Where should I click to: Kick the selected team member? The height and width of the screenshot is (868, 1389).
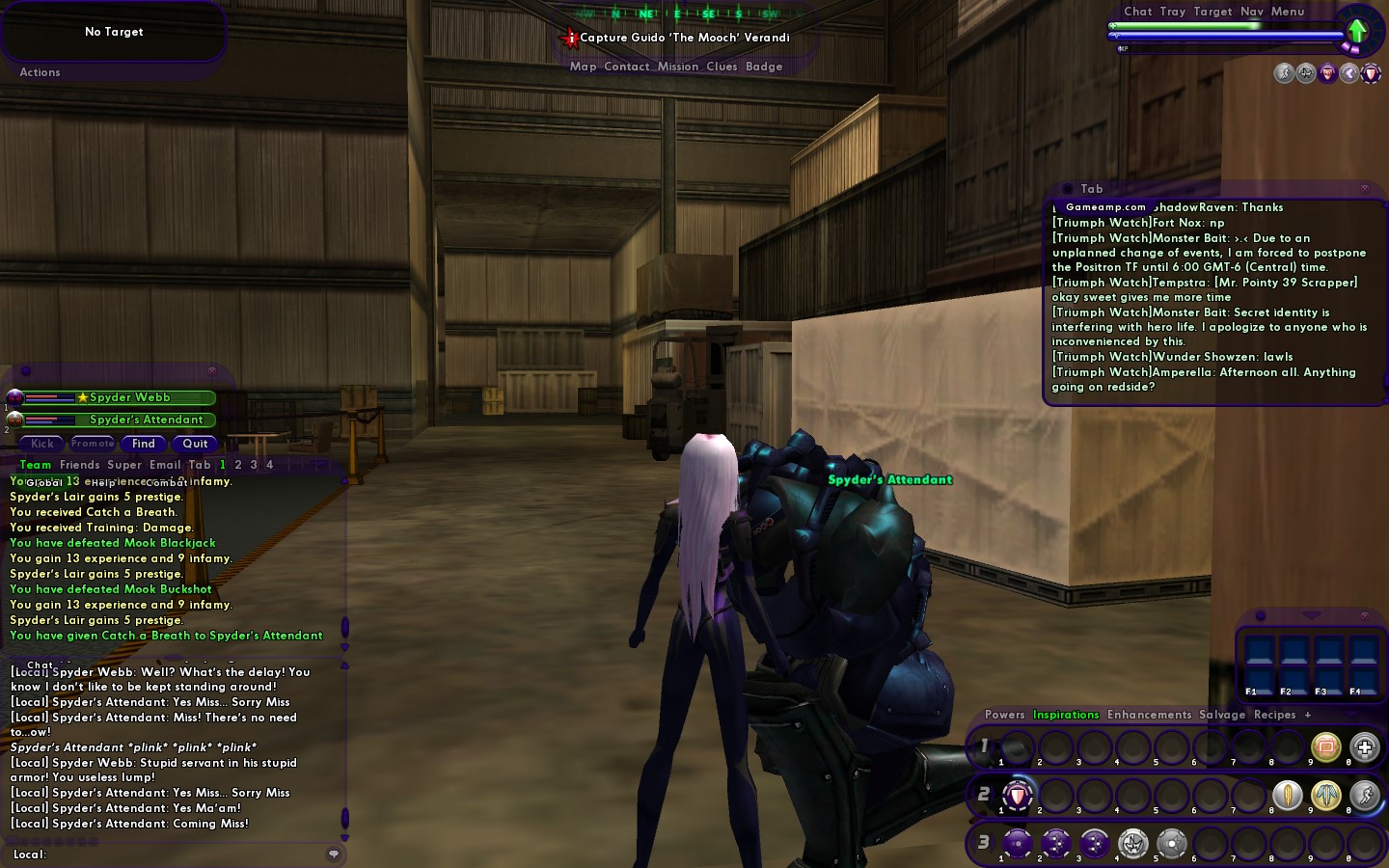pos(42,444)
